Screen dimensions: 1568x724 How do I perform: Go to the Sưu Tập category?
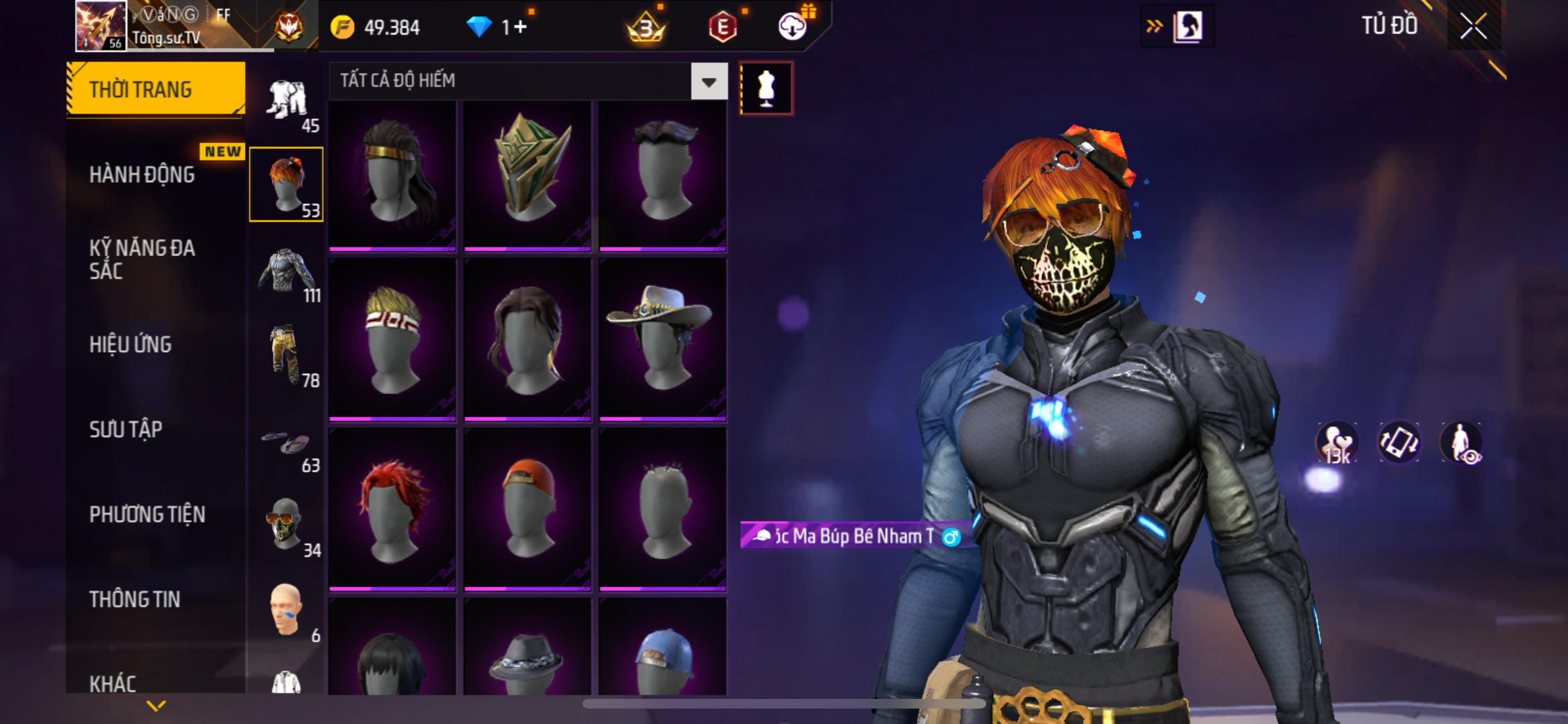(126, 429)
